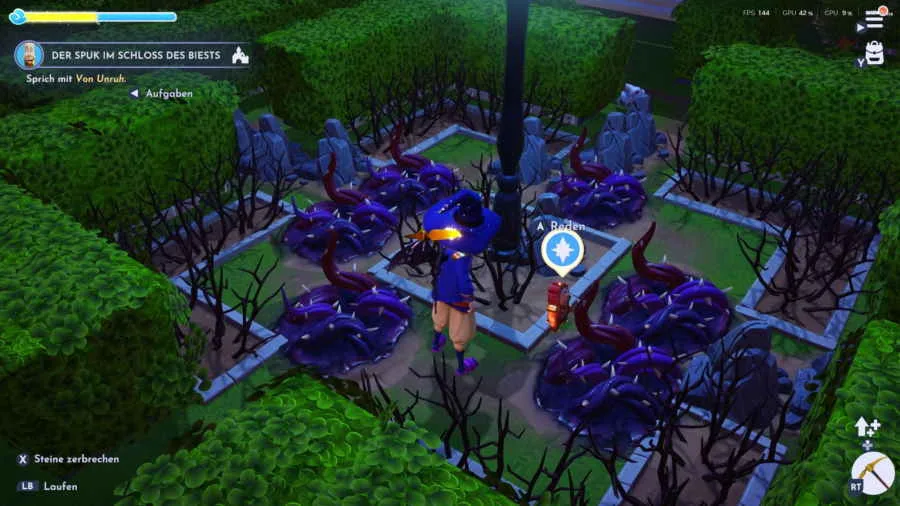Image resolution: width=900 pixels, height=506 pixels.
Task: Open the Aufgaben quest list
Action: [168, 93]
